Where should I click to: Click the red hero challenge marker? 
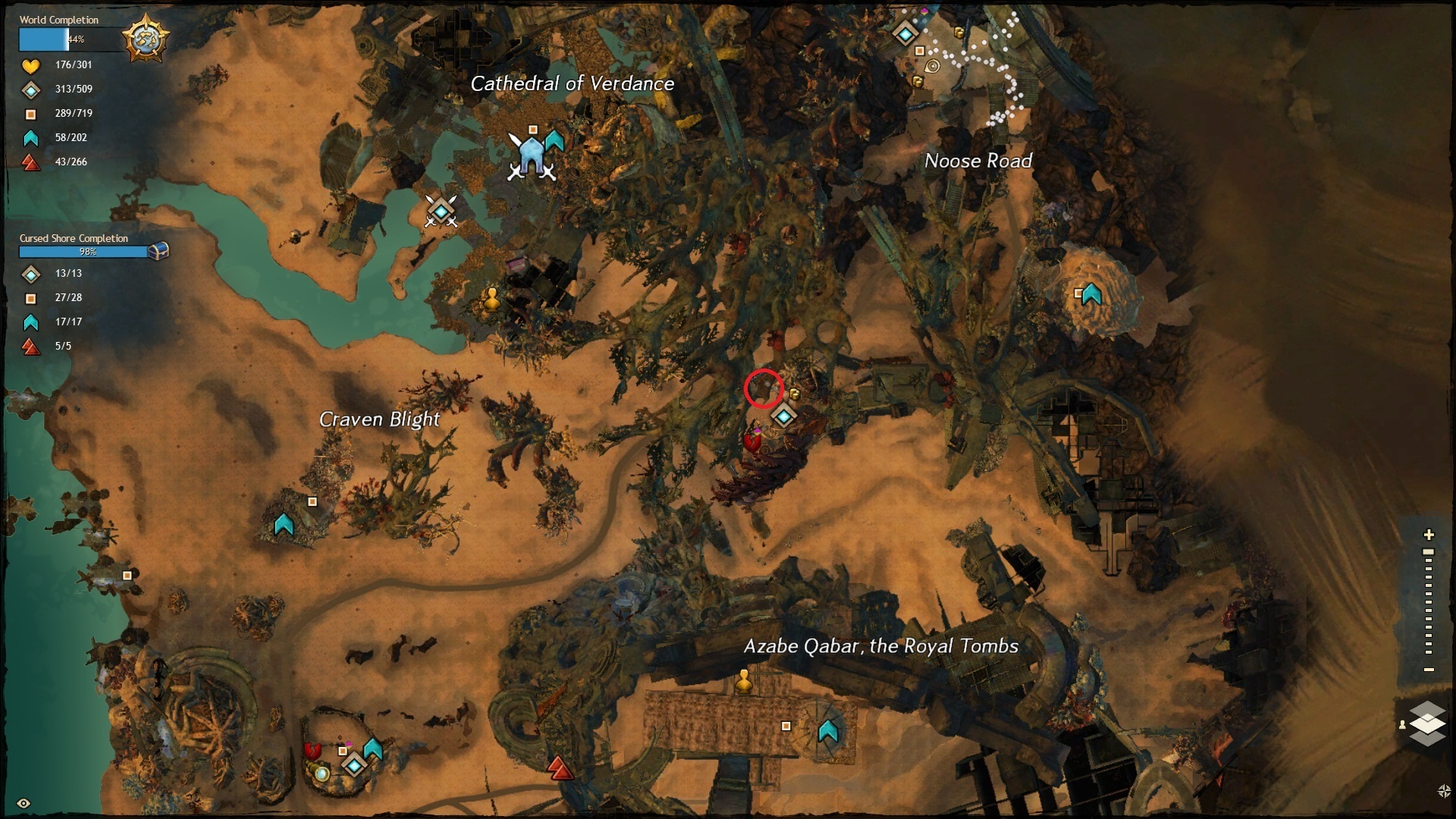pyautogui.click(x=560, y=769)
